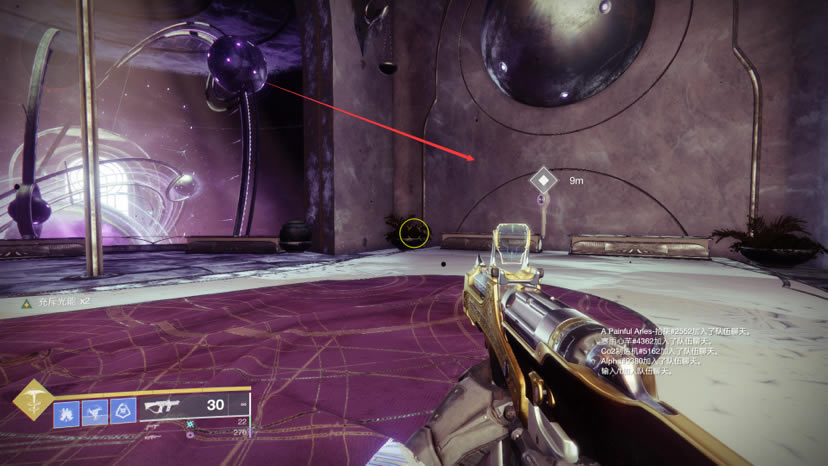
Task: Select the grenade ability icon
Action: click(x=66, y=411)
